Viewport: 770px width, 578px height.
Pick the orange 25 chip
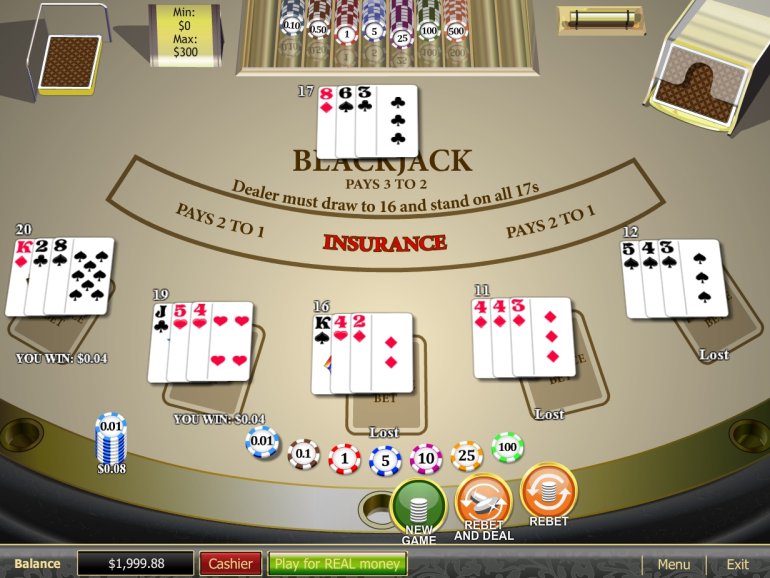pos(467,455)
